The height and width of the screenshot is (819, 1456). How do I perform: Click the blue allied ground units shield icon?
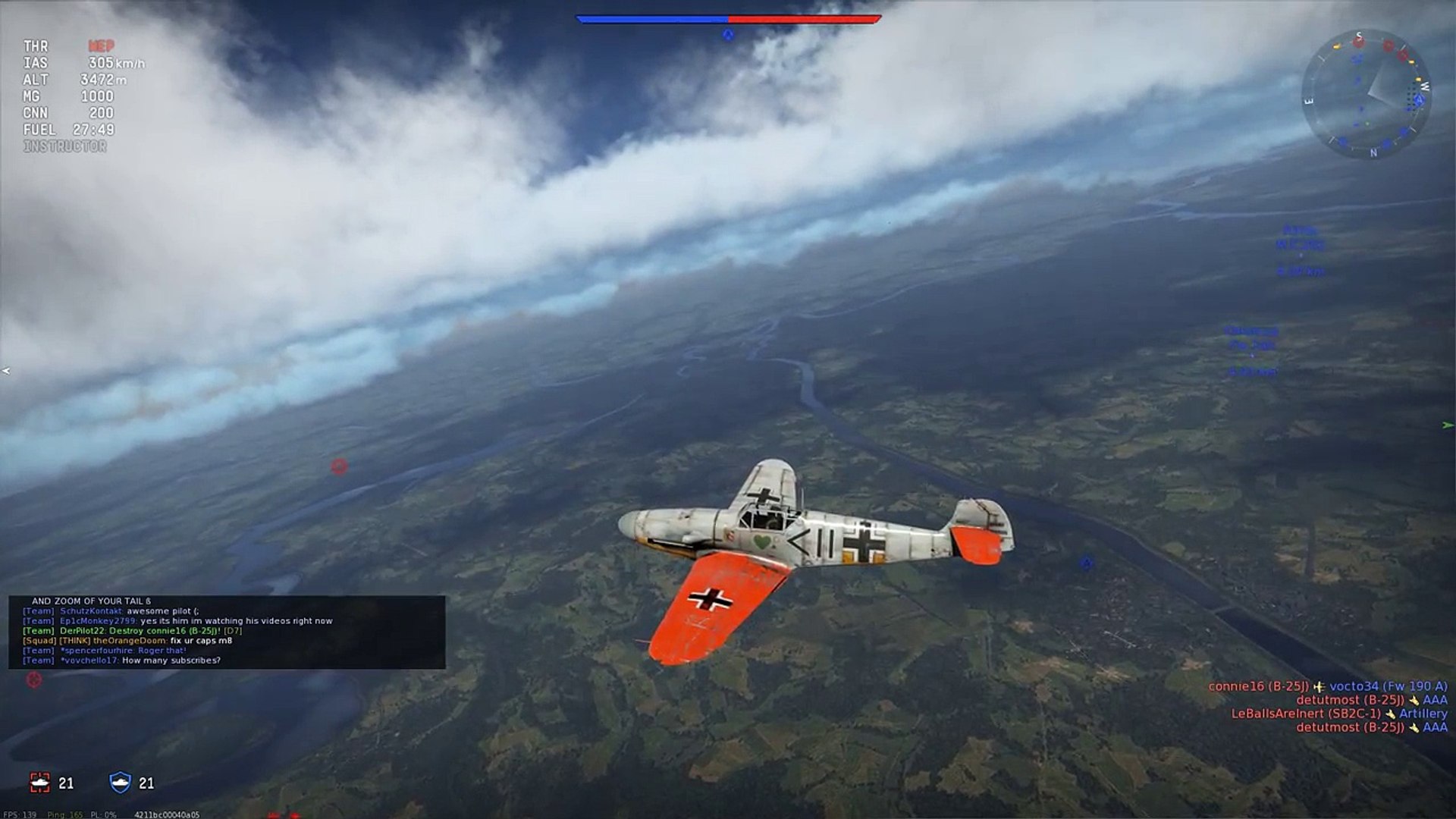pyautogui.click(x=121, y=783)
